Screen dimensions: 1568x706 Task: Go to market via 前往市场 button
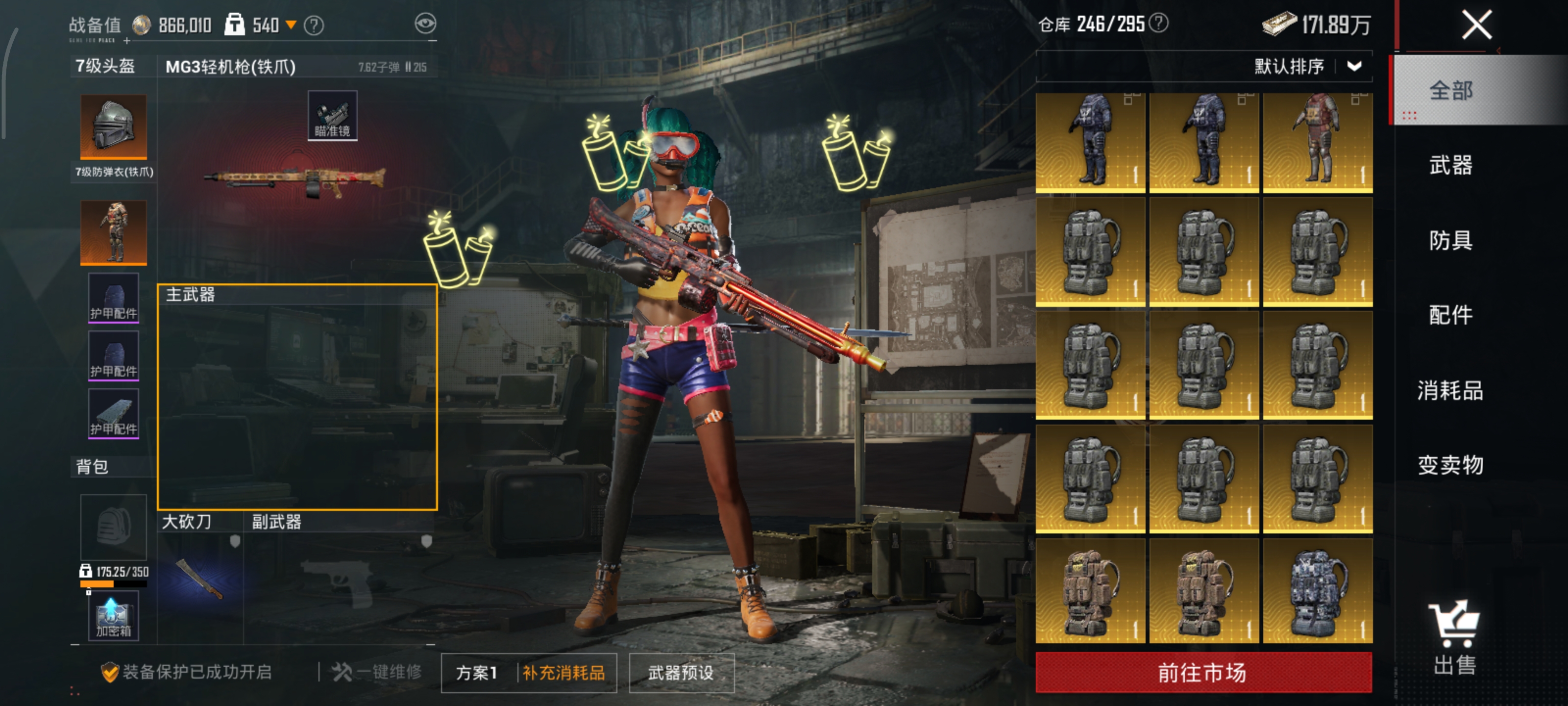[1203, 672]
